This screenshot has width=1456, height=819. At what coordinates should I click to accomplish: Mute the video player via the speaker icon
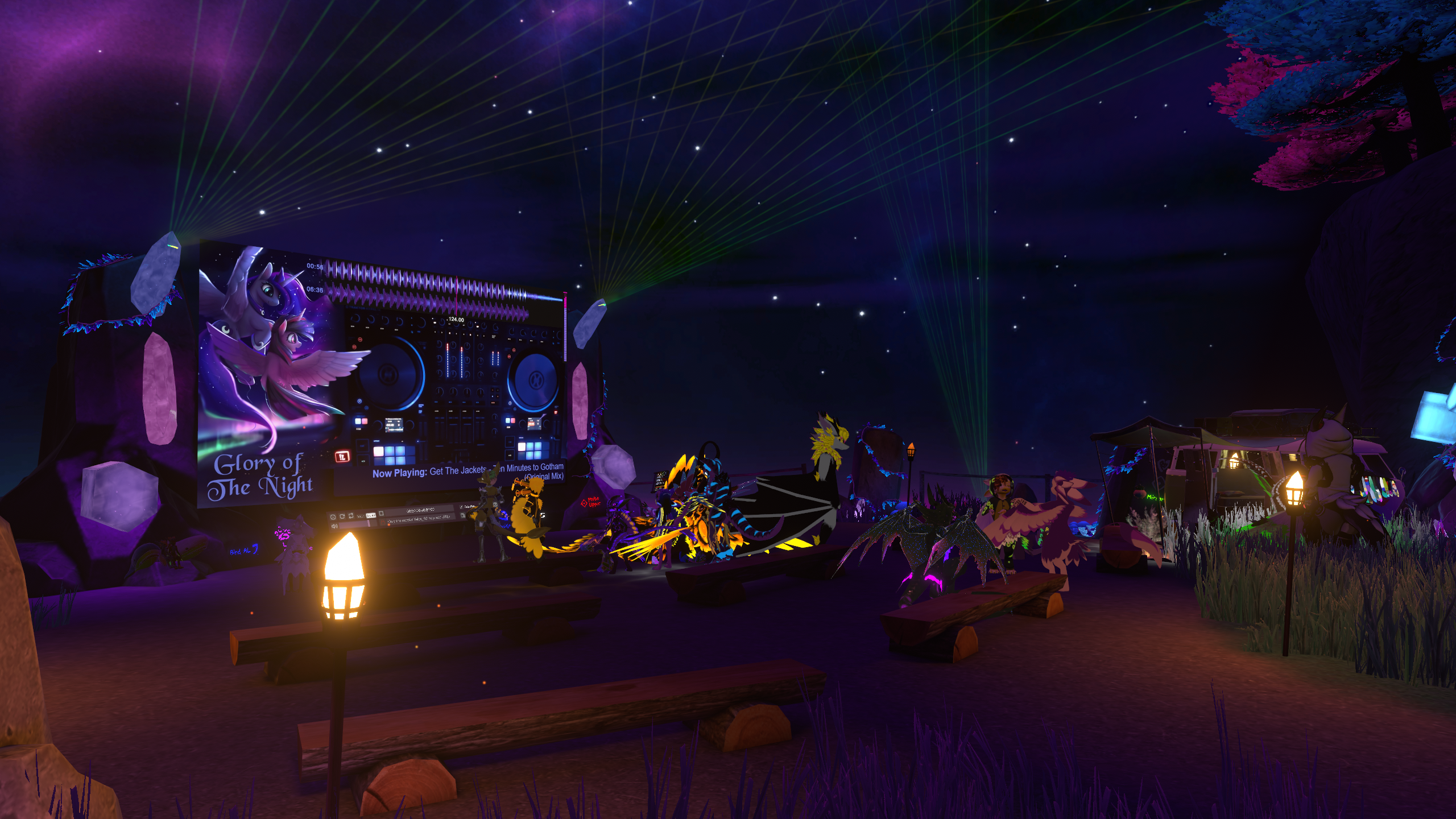pos(334,526)
